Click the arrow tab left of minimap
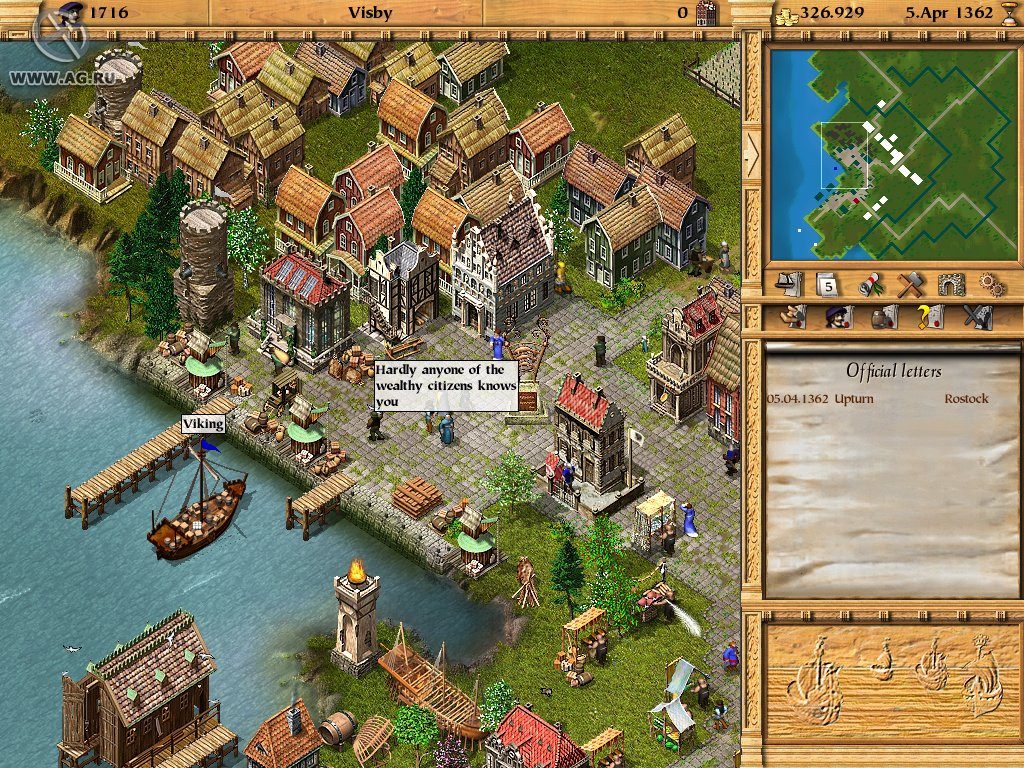The width and height of the screenshot is (1024, 768). [x=752, y=153]
